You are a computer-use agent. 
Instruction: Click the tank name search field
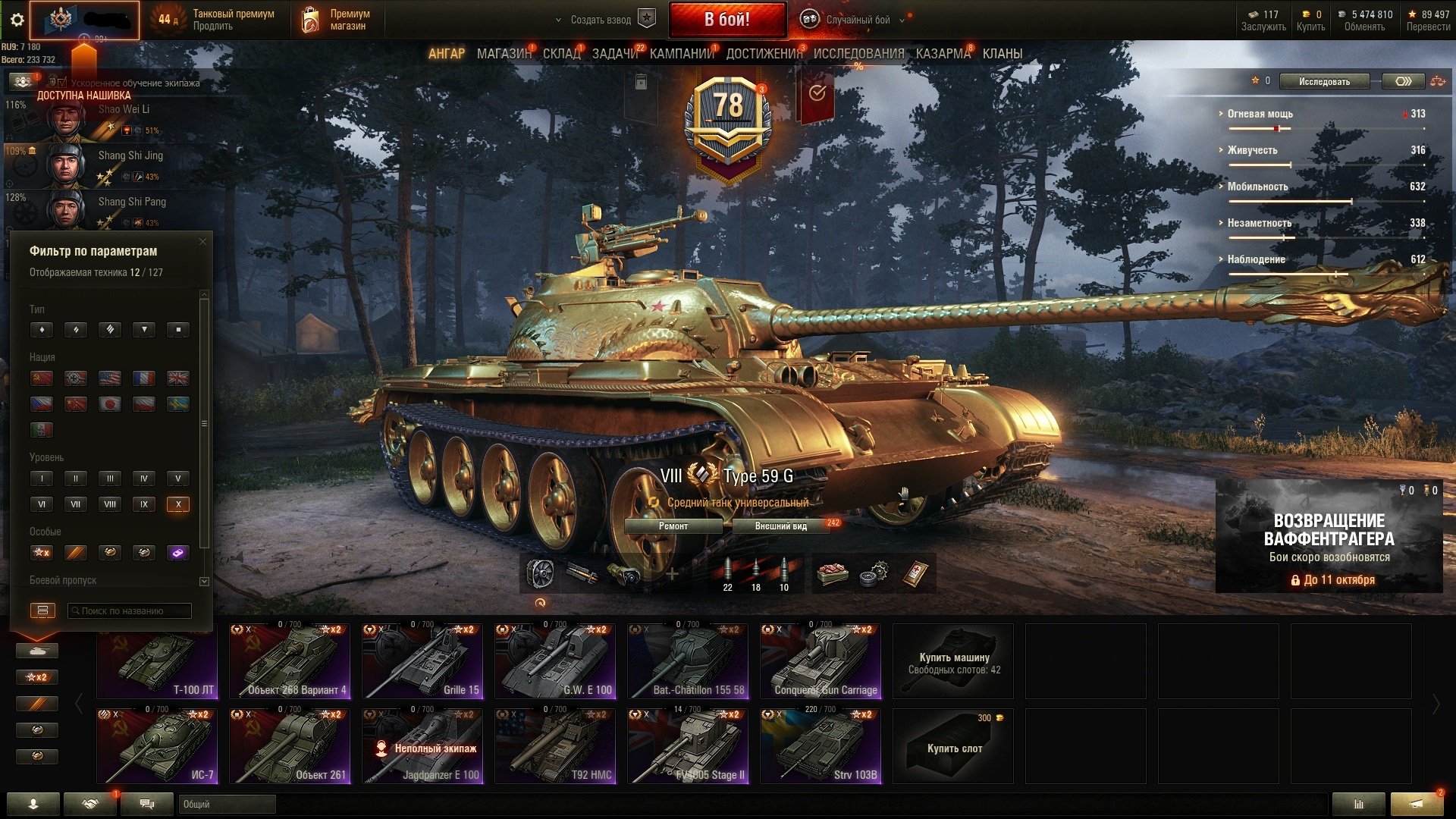[130, 610]
